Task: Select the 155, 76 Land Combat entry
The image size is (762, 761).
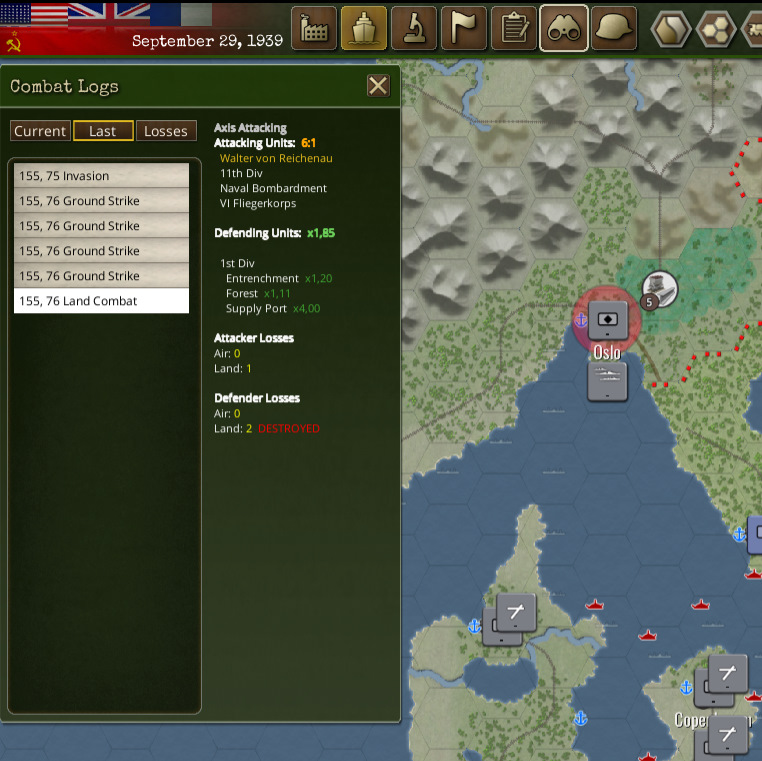Action: tap(101, 301)
